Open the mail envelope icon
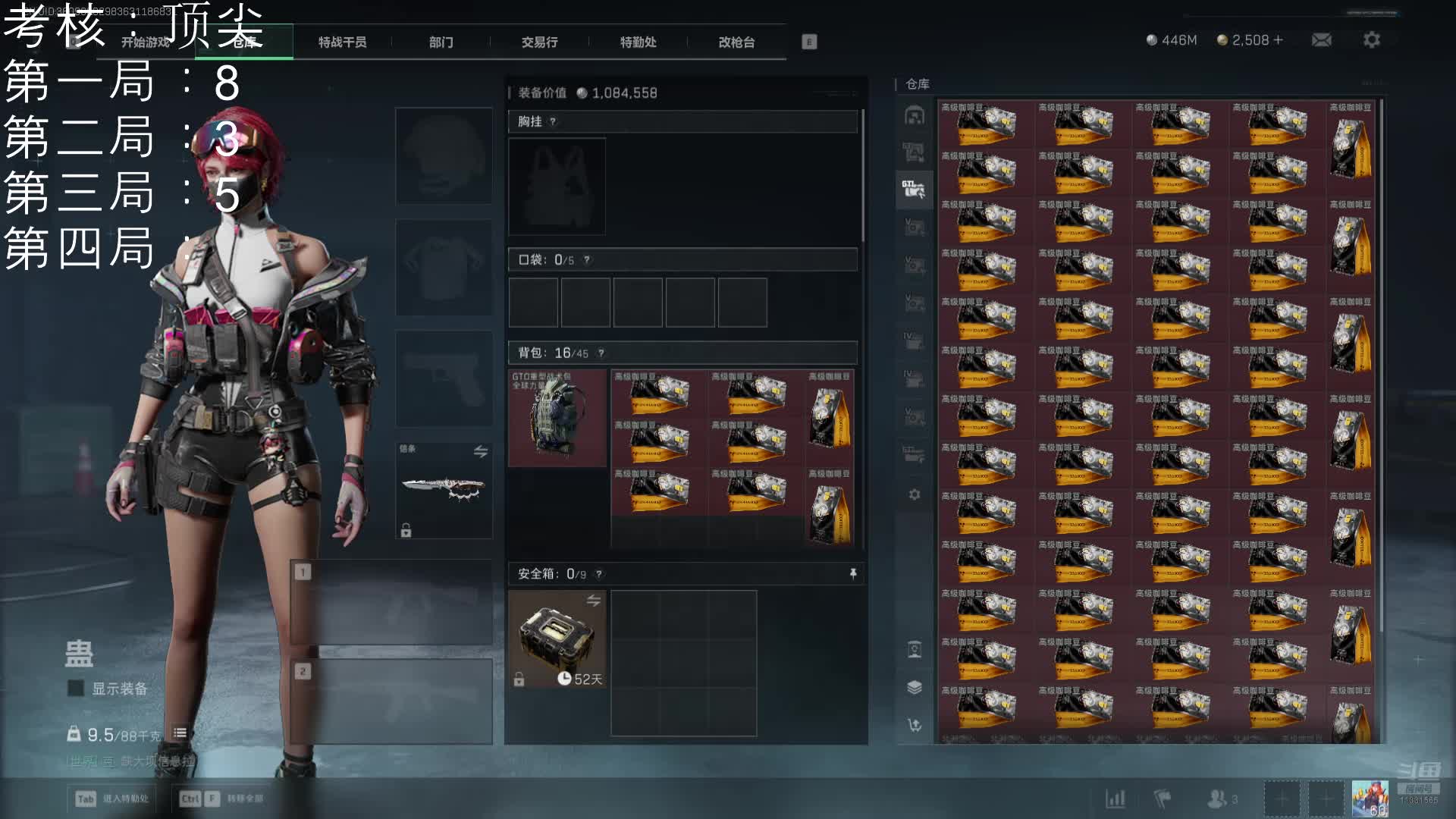Screen dimensions: 1456x819 pos(1321,40)
